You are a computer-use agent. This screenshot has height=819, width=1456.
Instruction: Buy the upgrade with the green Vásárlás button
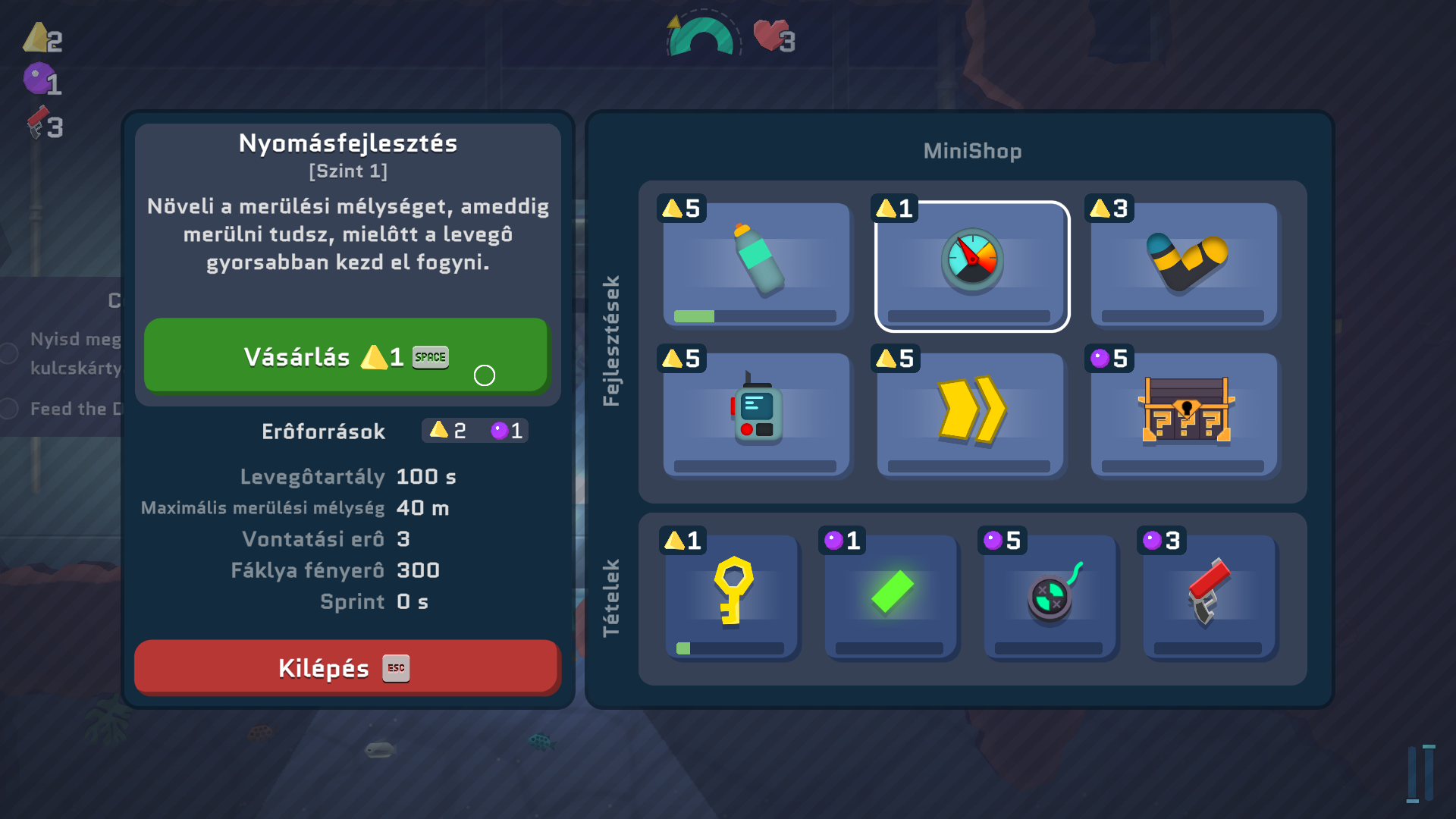[346, 356]
